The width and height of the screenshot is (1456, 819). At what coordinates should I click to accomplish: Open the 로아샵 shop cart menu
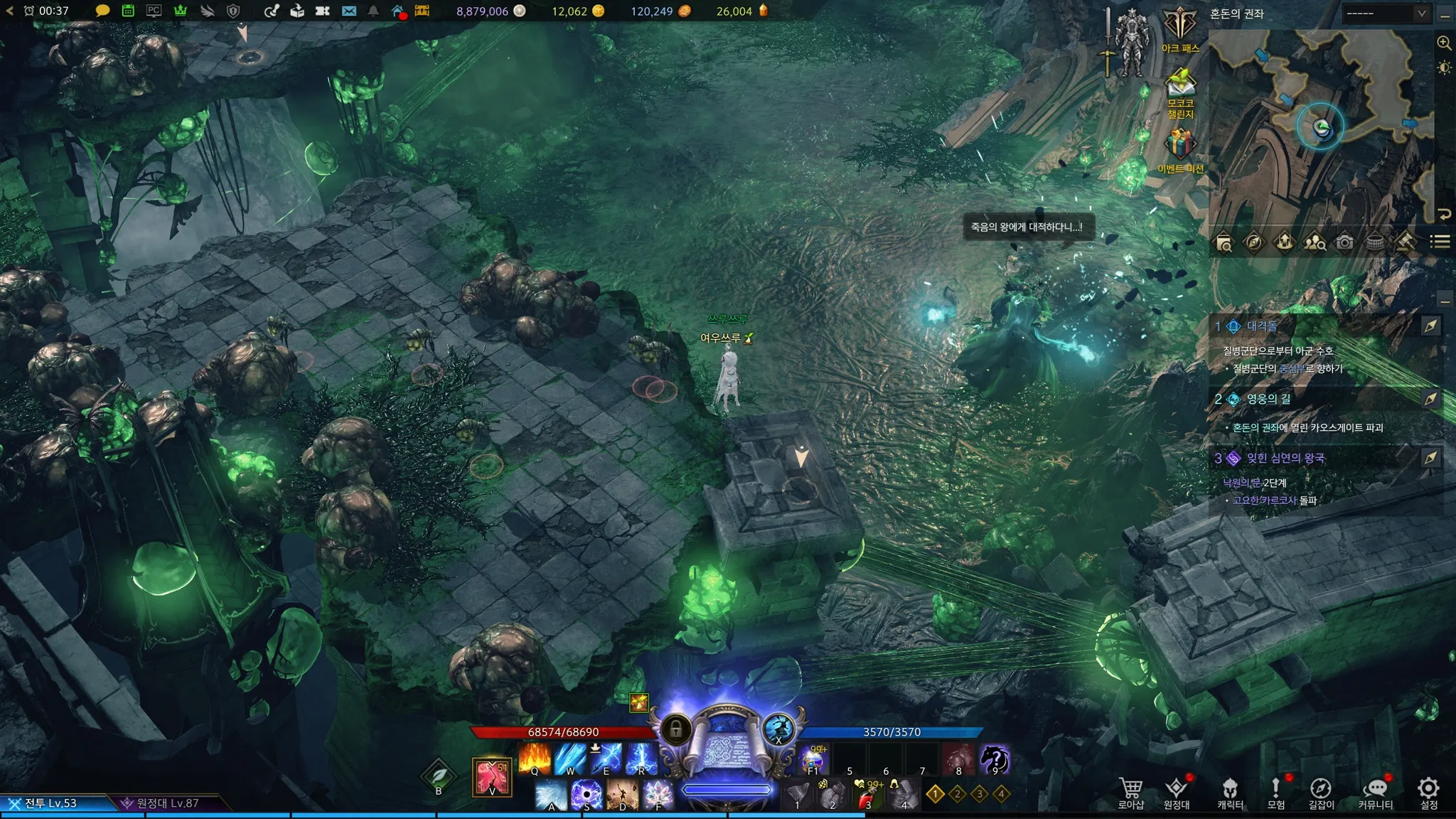click(x=1130, y=791)
